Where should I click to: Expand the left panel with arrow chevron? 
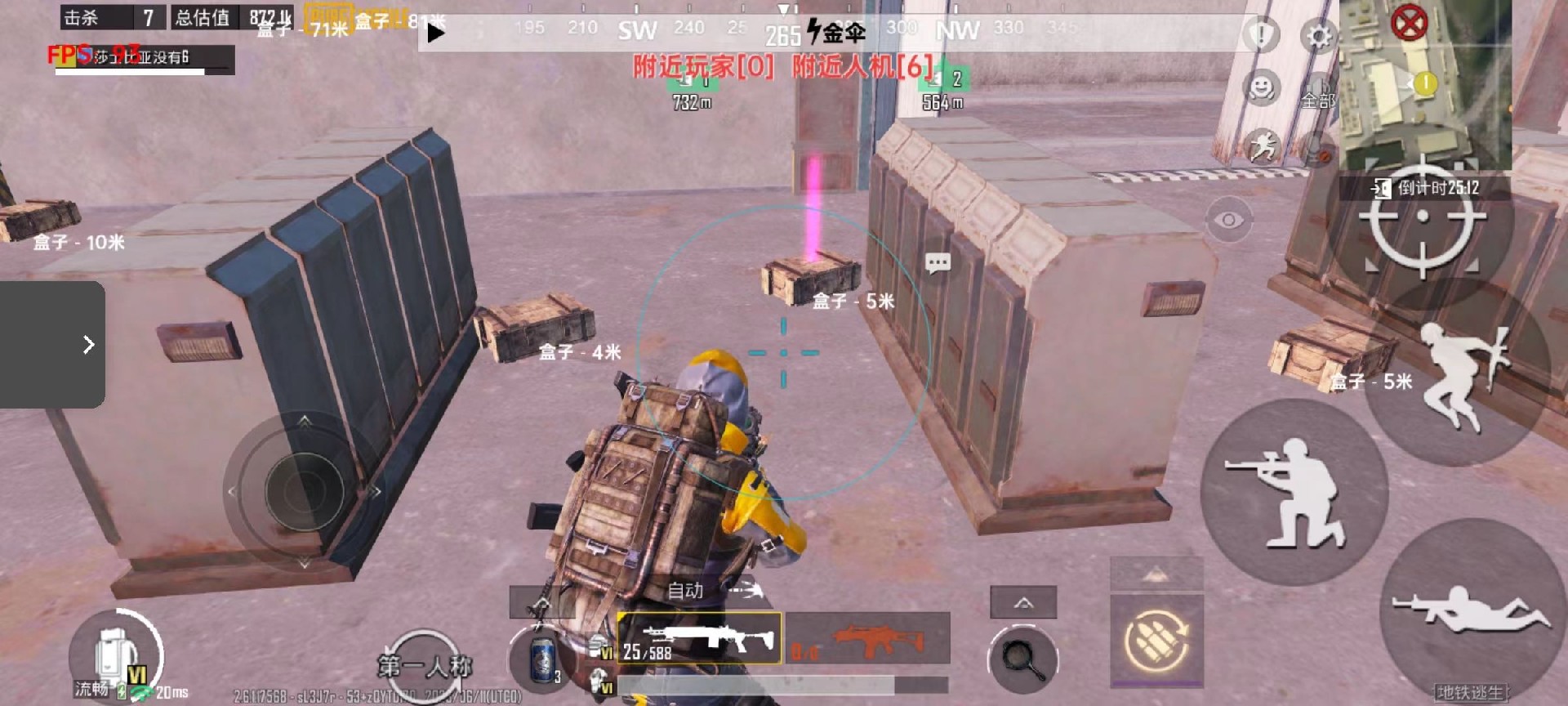click(x=88, y=345)
